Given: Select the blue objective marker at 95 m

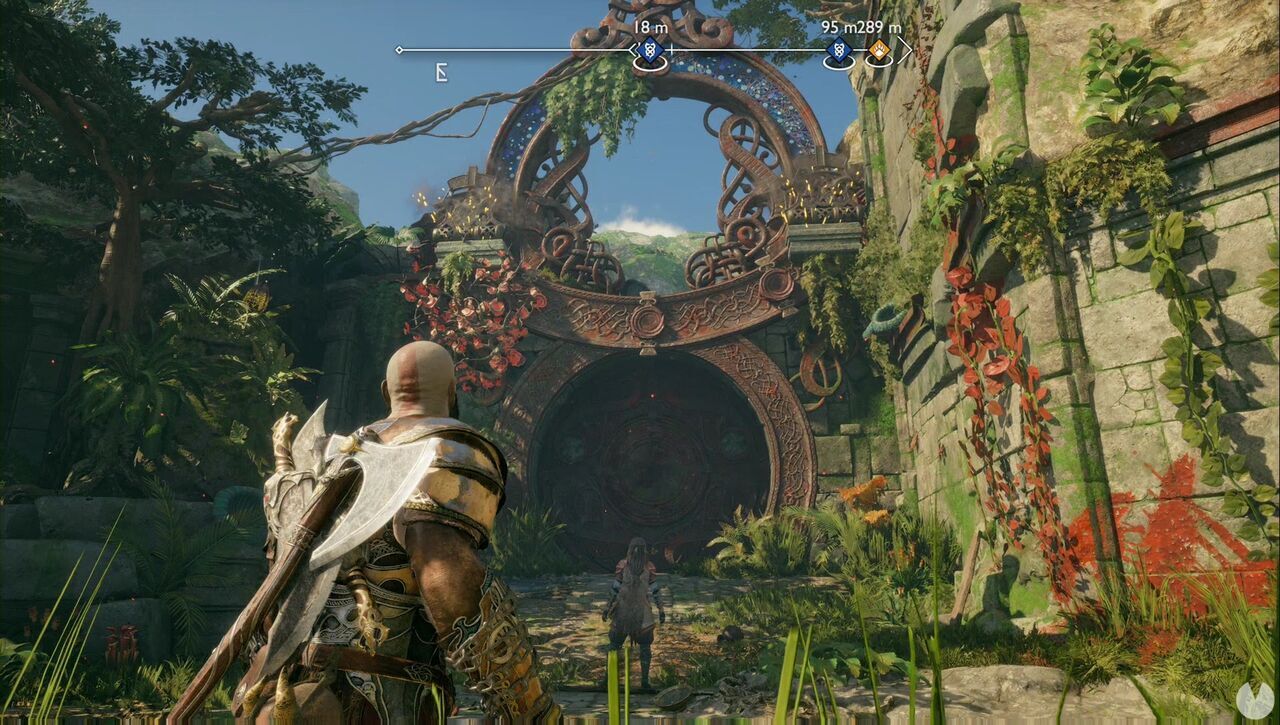Looking at the screenshot, I should (840, 50).
